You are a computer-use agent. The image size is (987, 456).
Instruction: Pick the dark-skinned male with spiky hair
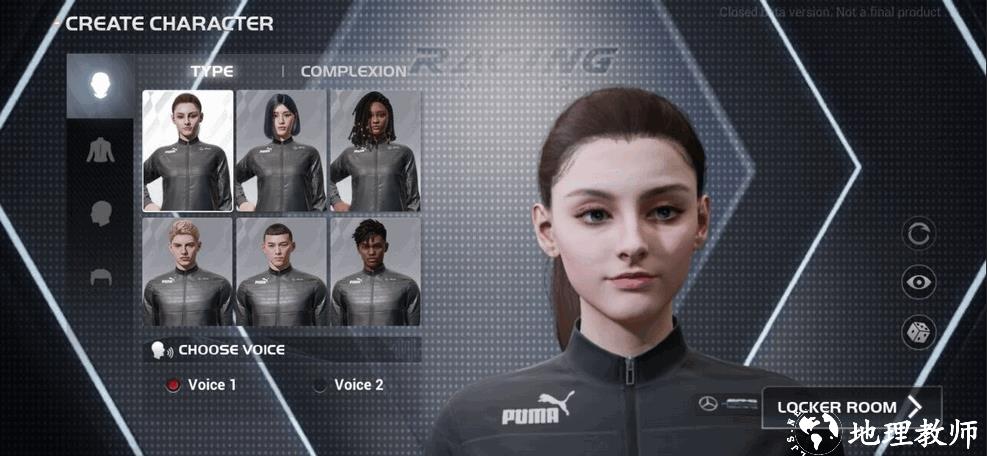(x=375, y=271)
